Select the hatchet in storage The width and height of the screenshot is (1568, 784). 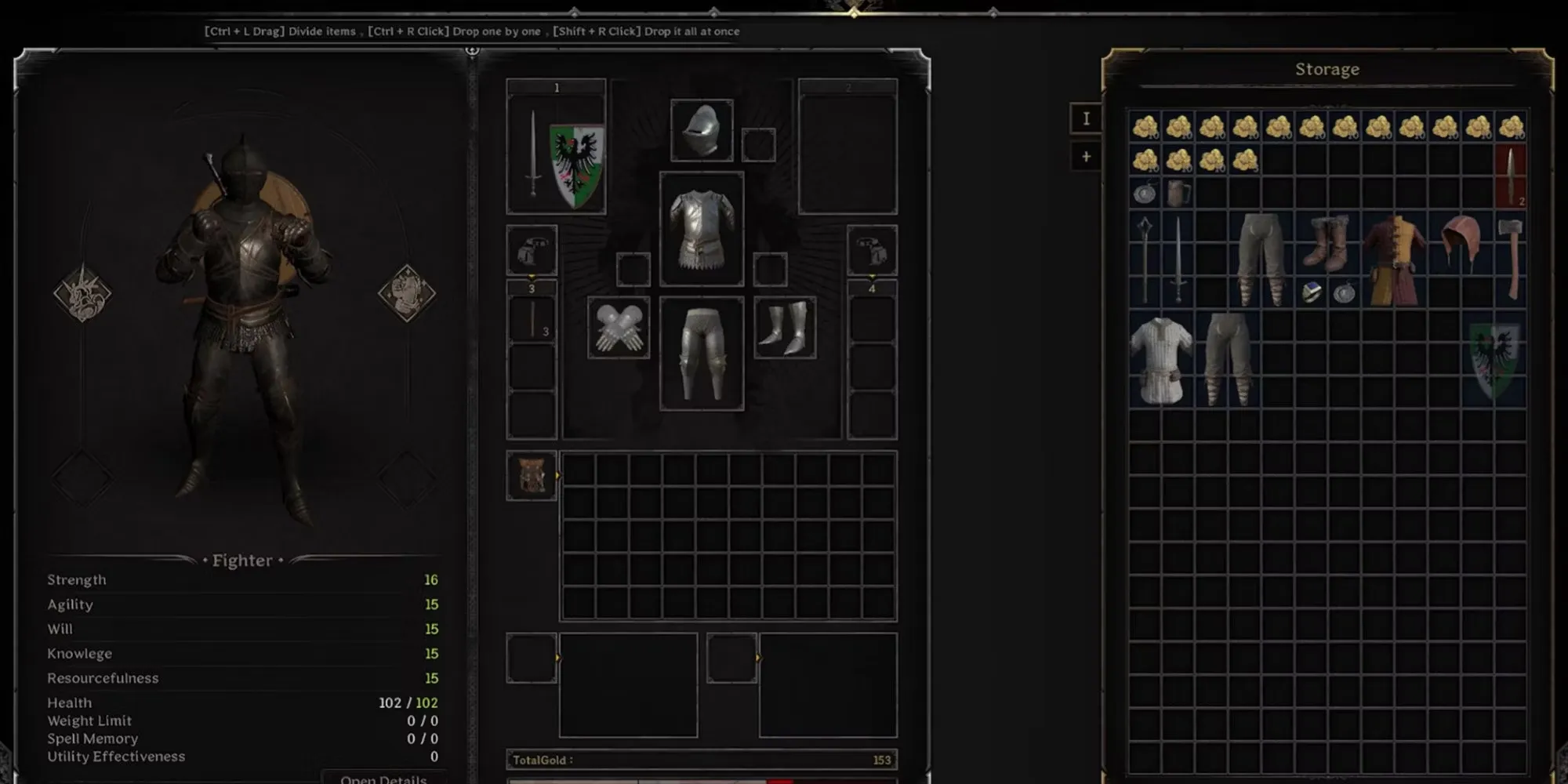pyautogui.click(x=1511, y=259)
